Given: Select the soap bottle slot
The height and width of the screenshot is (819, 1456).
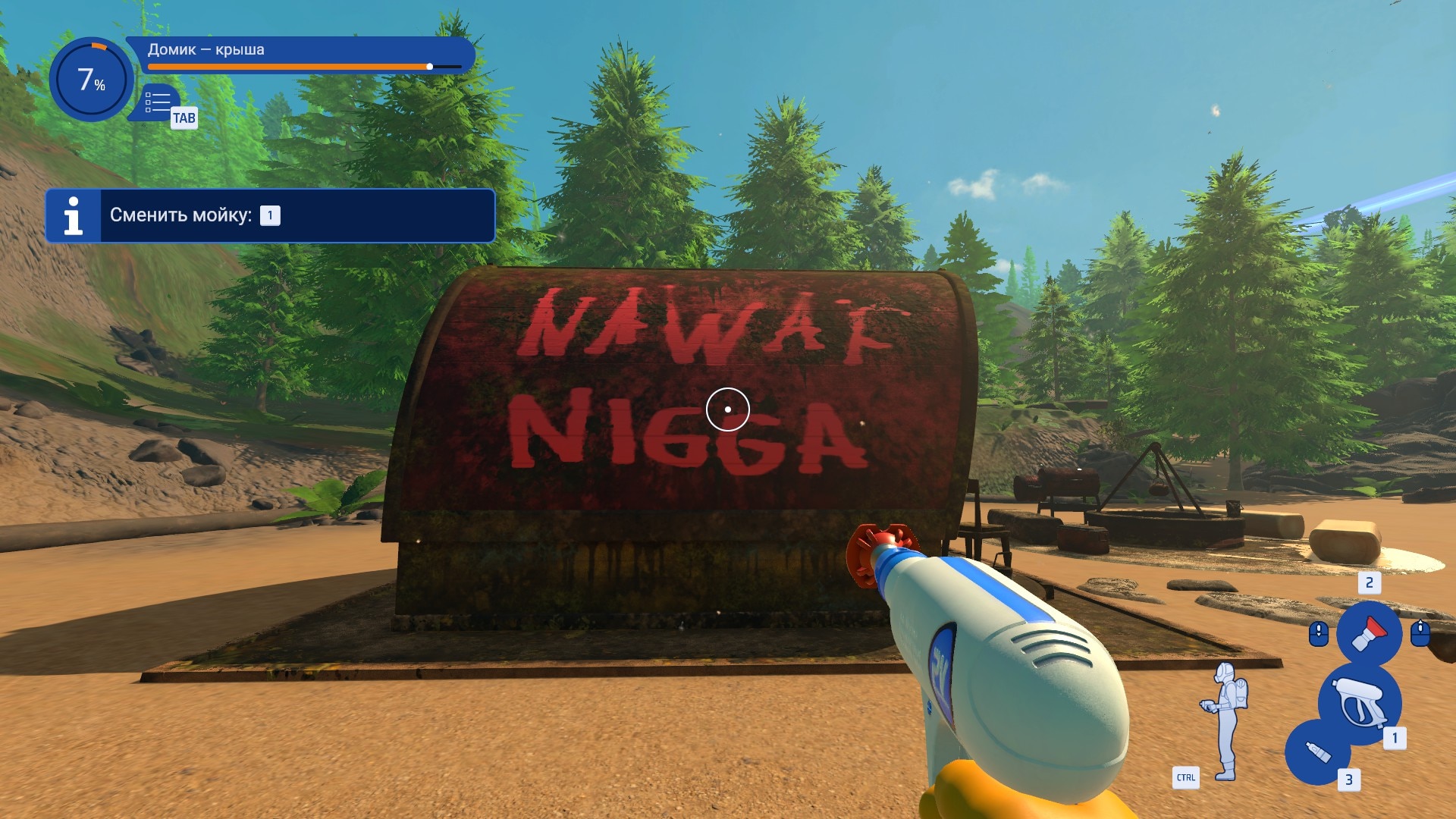Looking at the screenshot, I should 1318,752.
